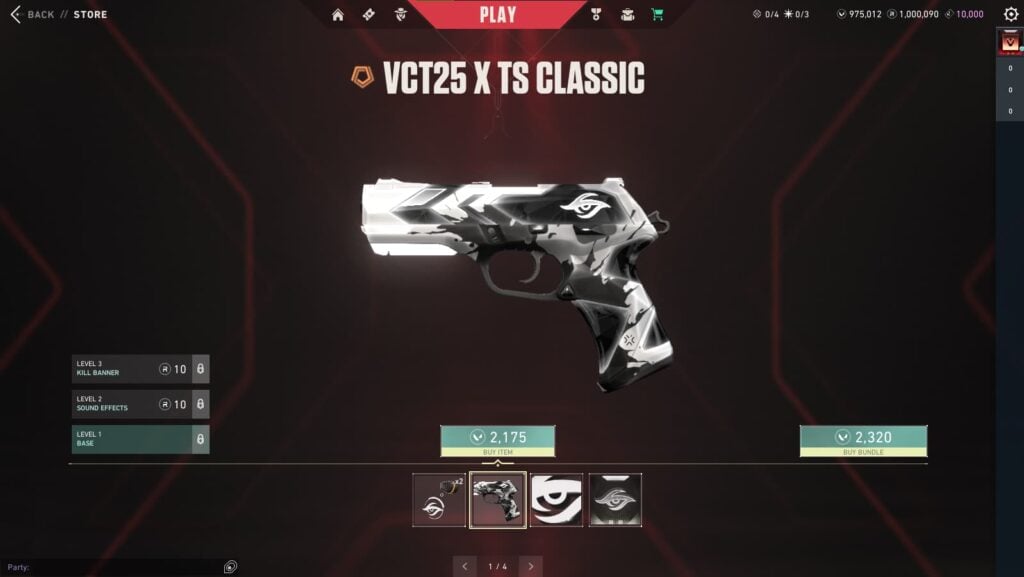This screenshot has height=577, width=1024.
Task: Open the battlepass ticket icon
Action: [x=369, y=15]
